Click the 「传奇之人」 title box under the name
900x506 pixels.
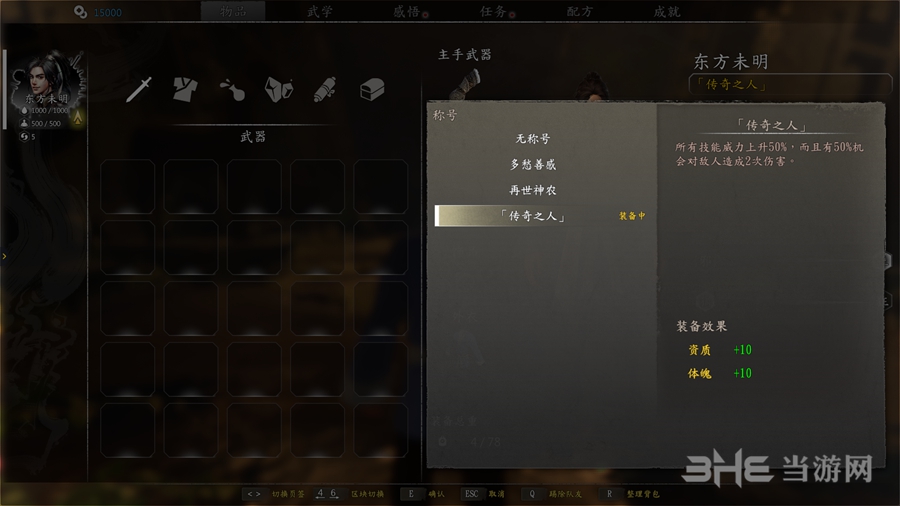[790, 85]
